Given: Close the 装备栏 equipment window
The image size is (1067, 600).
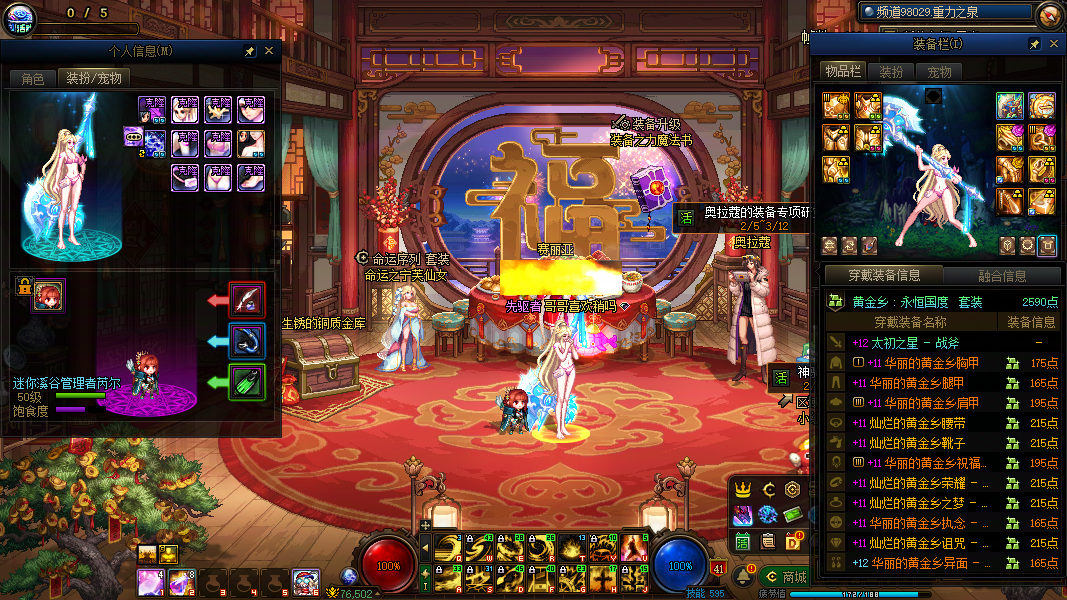Looking at the screenshot, I should (1052, 45).
